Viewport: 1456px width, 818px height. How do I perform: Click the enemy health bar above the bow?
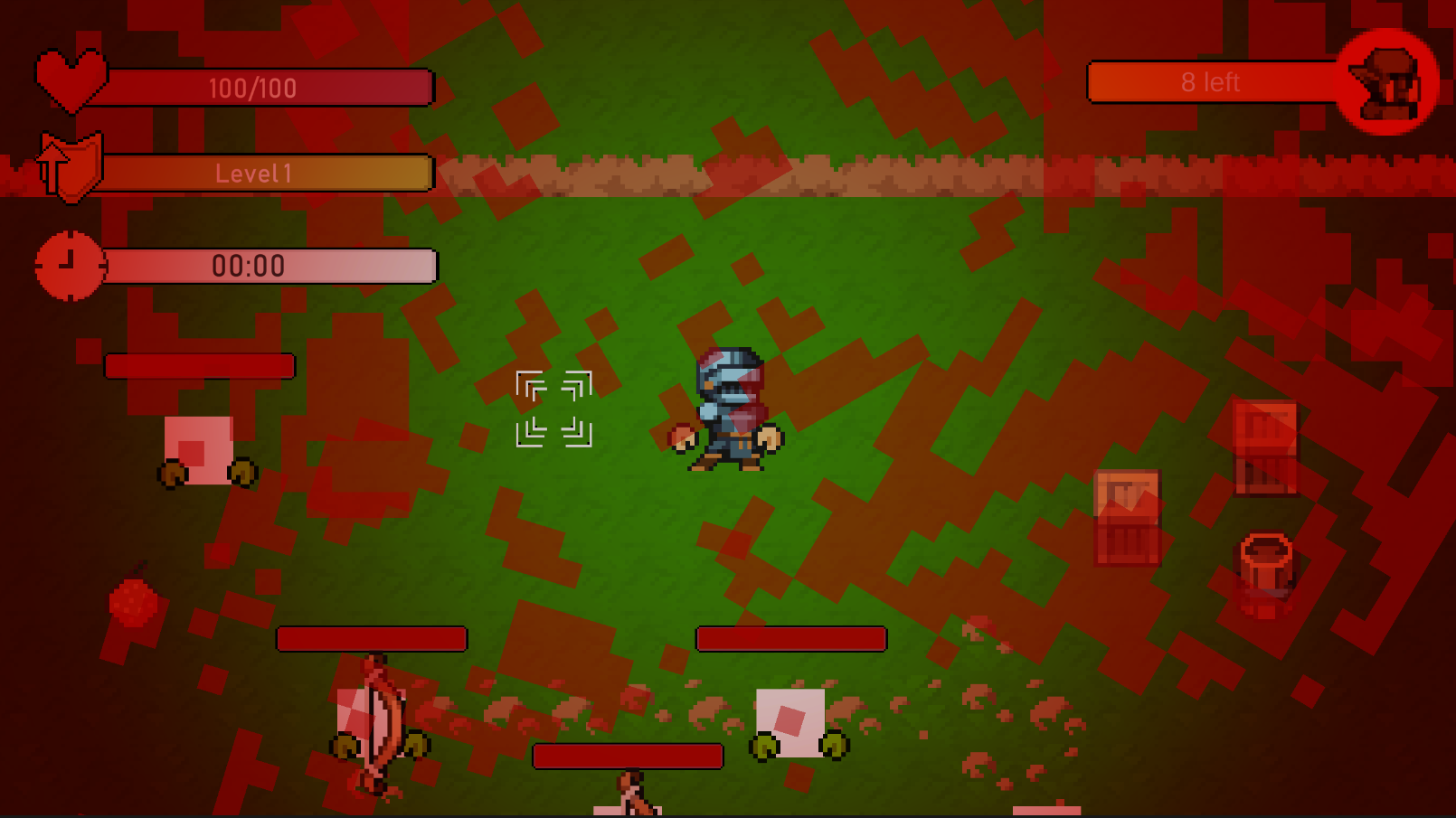[371, 639]
